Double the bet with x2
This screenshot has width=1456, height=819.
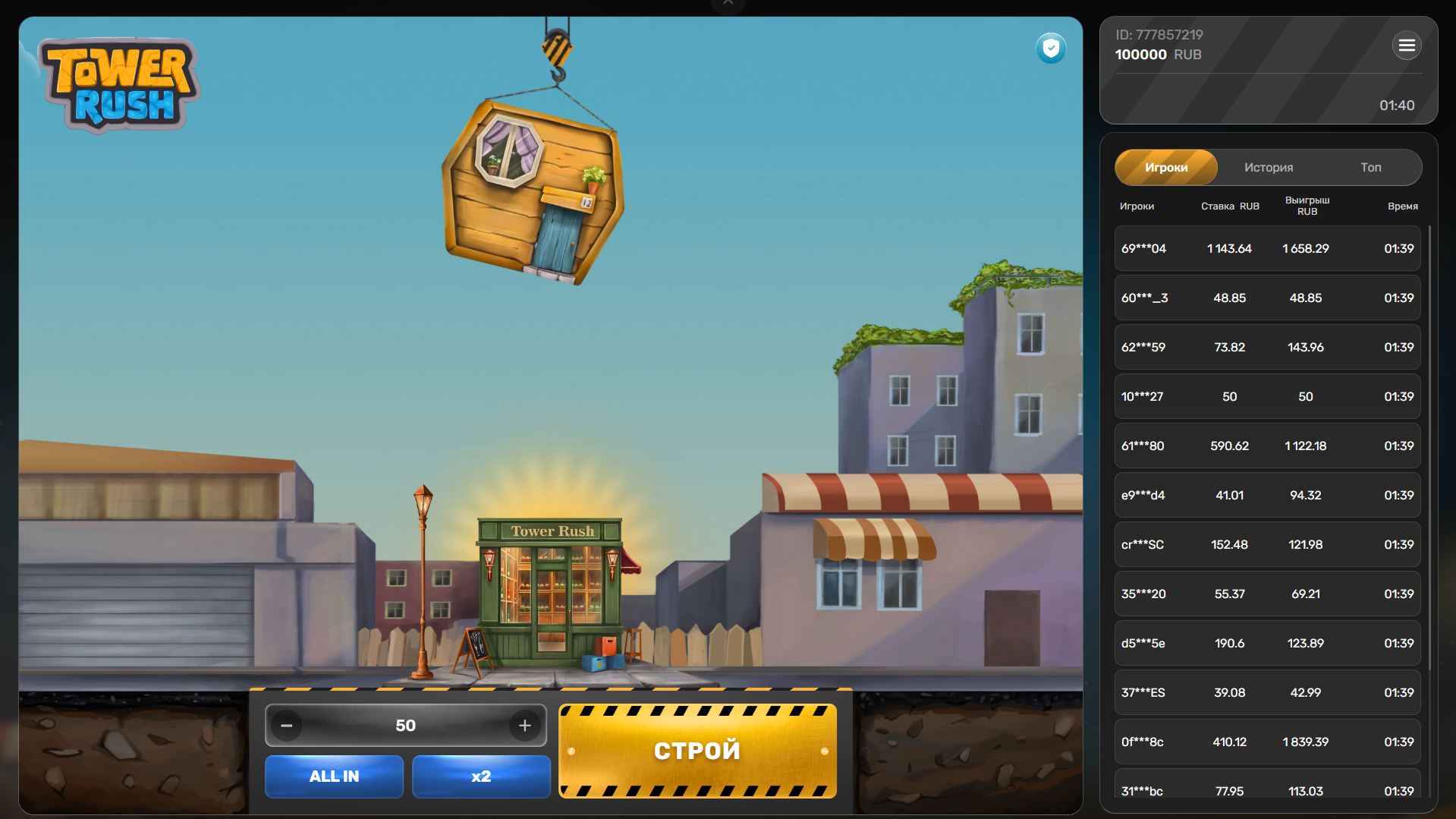click(x=480, y=776)
